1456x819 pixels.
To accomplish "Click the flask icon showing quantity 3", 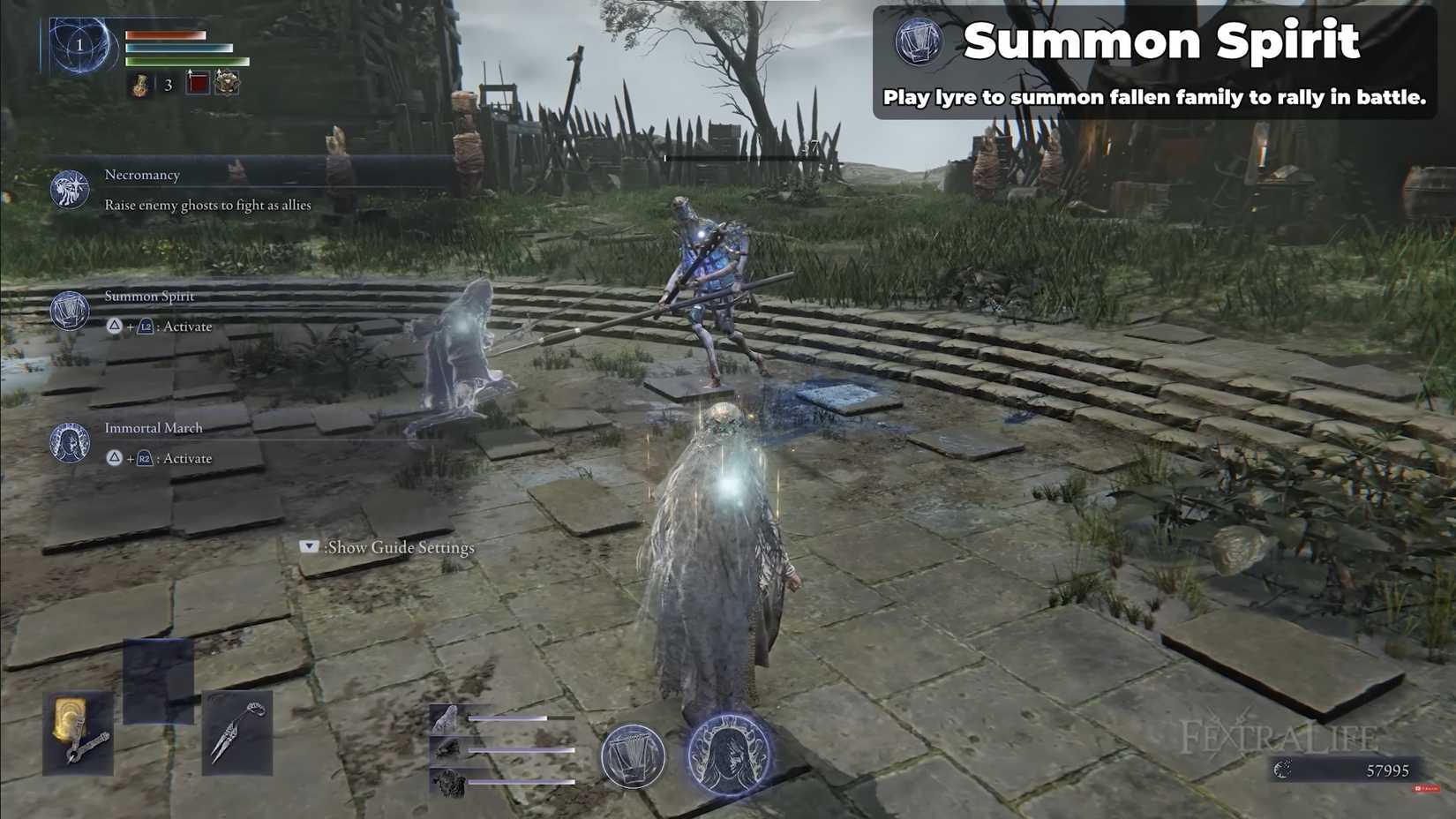I will [142, 86].
